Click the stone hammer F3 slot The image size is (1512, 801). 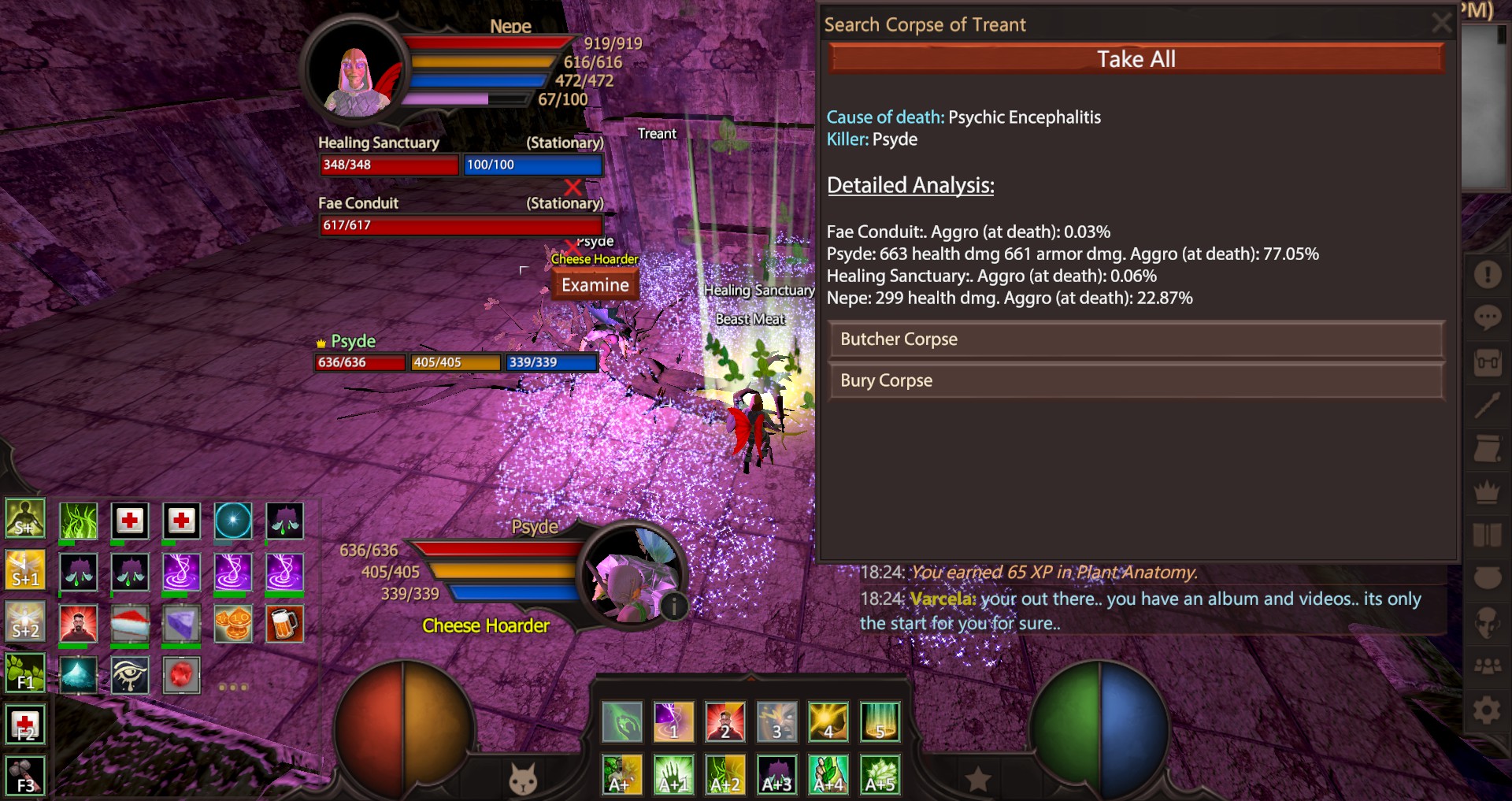coord(25,776)
